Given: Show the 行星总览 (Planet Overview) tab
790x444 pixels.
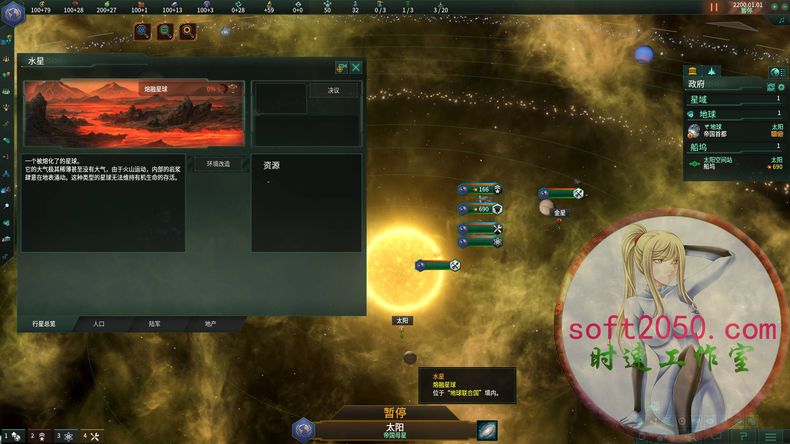Looking at the screenshot, I should coord(45,324).
